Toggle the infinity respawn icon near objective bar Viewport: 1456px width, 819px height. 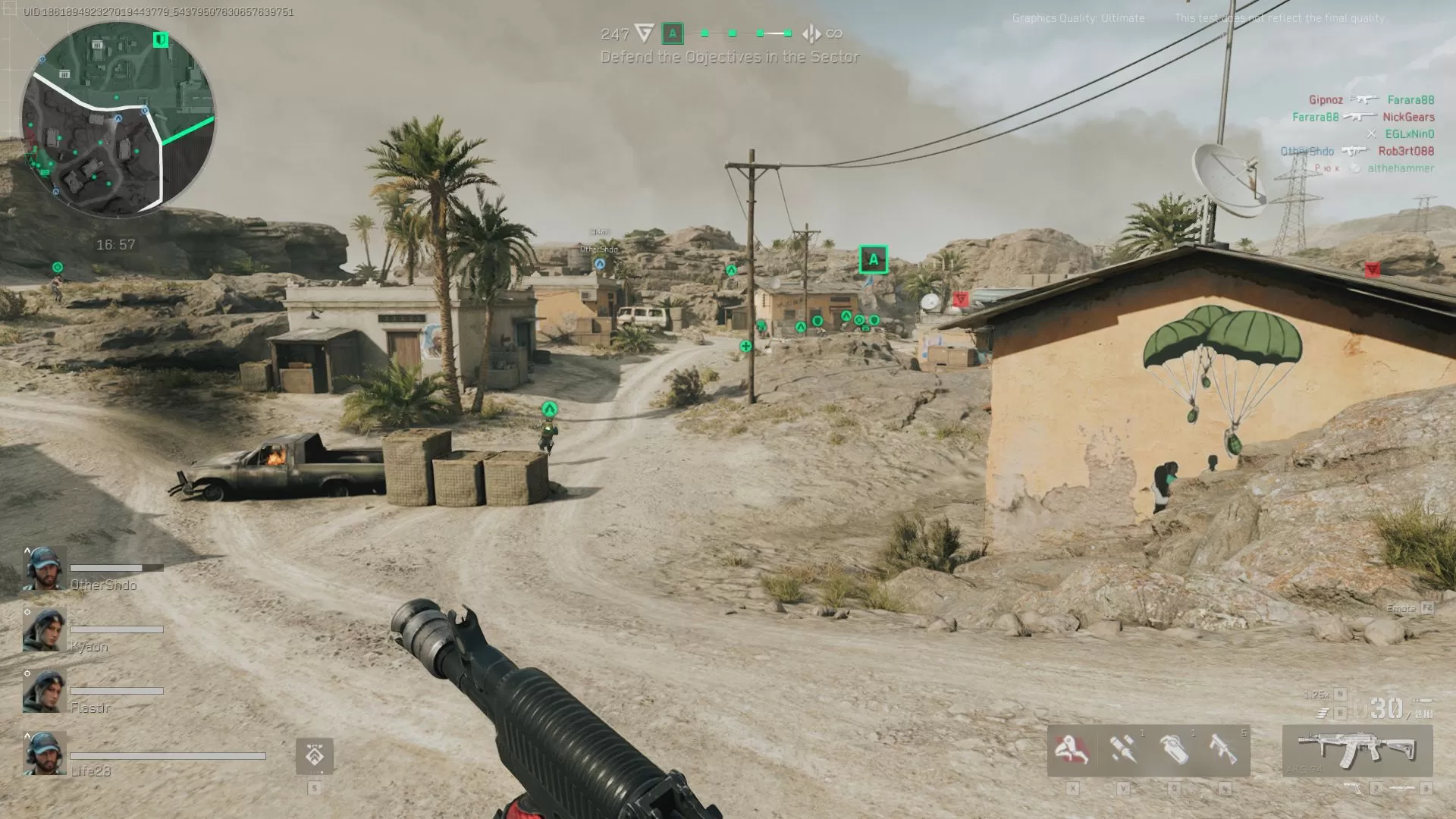click(834, 33)
